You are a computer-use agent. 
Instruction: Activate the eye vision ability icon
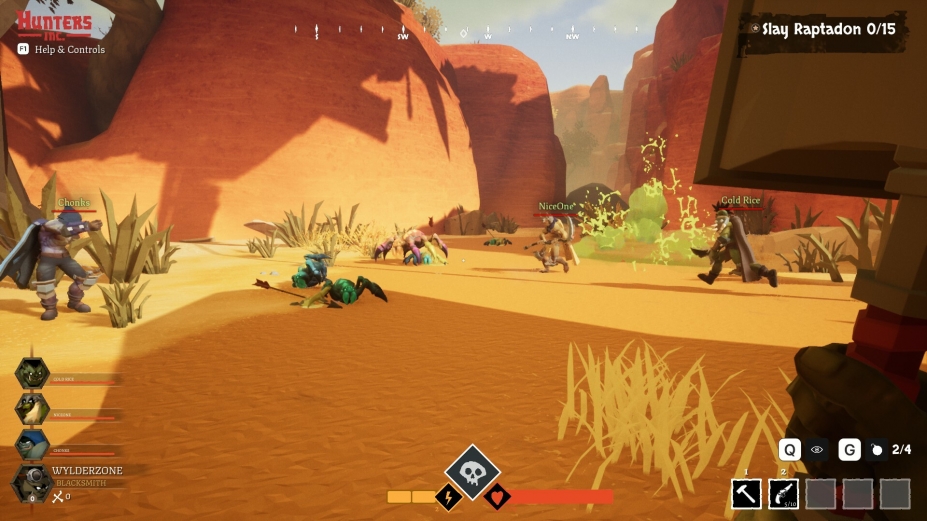(x=817, y=450)
